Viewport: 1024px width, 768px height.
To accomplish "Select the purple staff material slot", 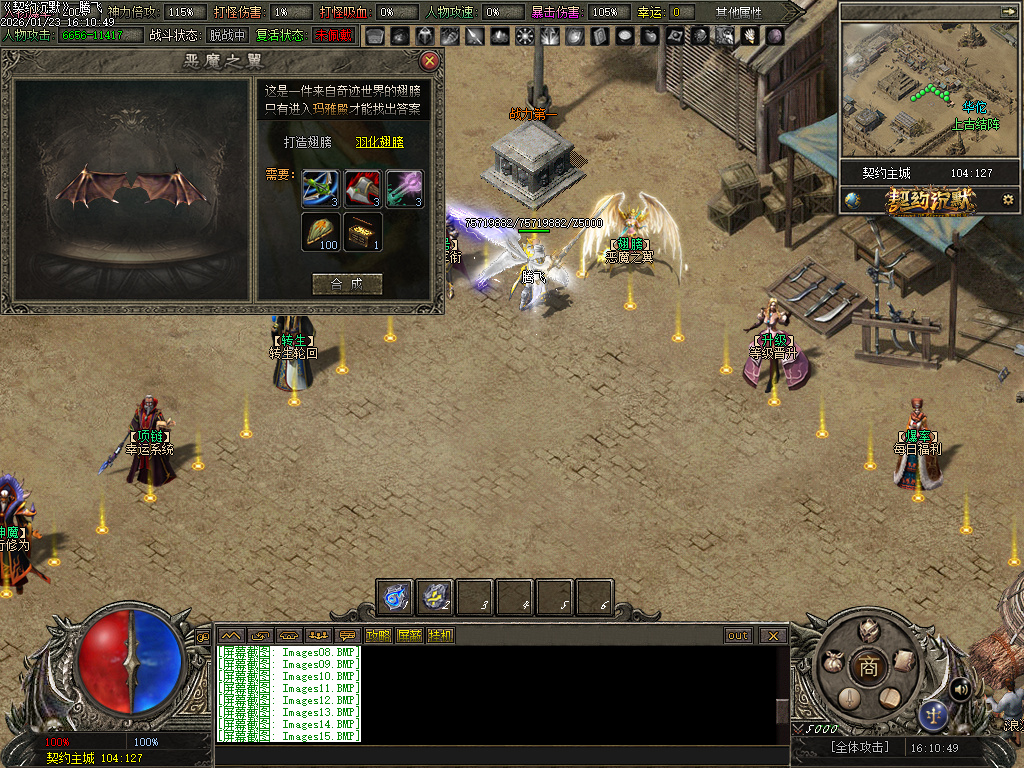I will tap(405, 189).
